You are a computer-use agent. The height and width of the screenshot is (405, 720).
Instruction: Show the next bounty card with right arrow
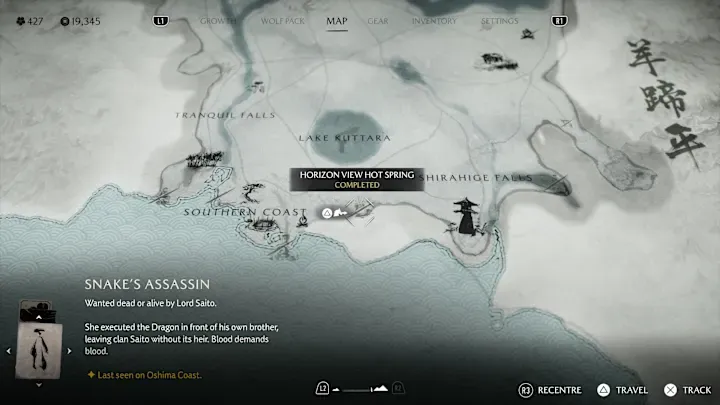point(69,350)
